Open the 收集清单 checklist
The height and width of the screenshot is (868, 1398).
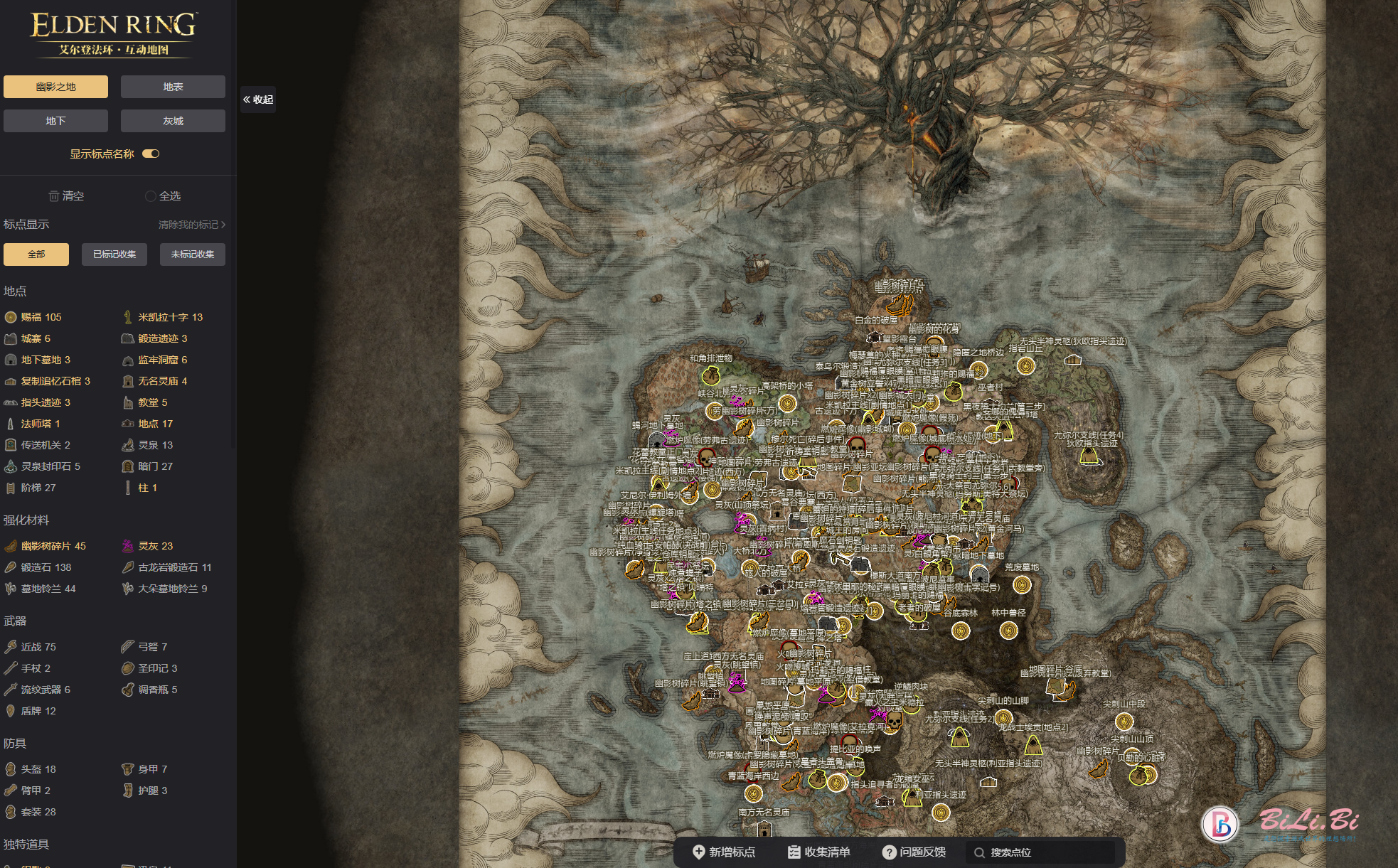click(x=819, y=852)
